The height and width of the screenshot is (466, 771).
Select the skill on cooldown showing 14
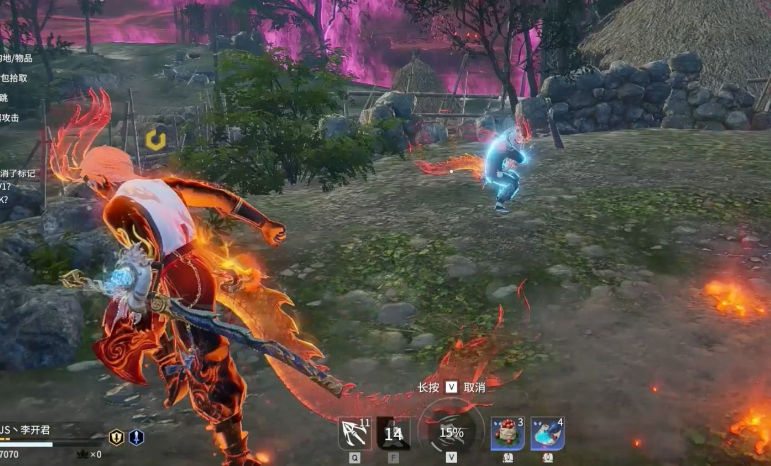coord(394,434)
